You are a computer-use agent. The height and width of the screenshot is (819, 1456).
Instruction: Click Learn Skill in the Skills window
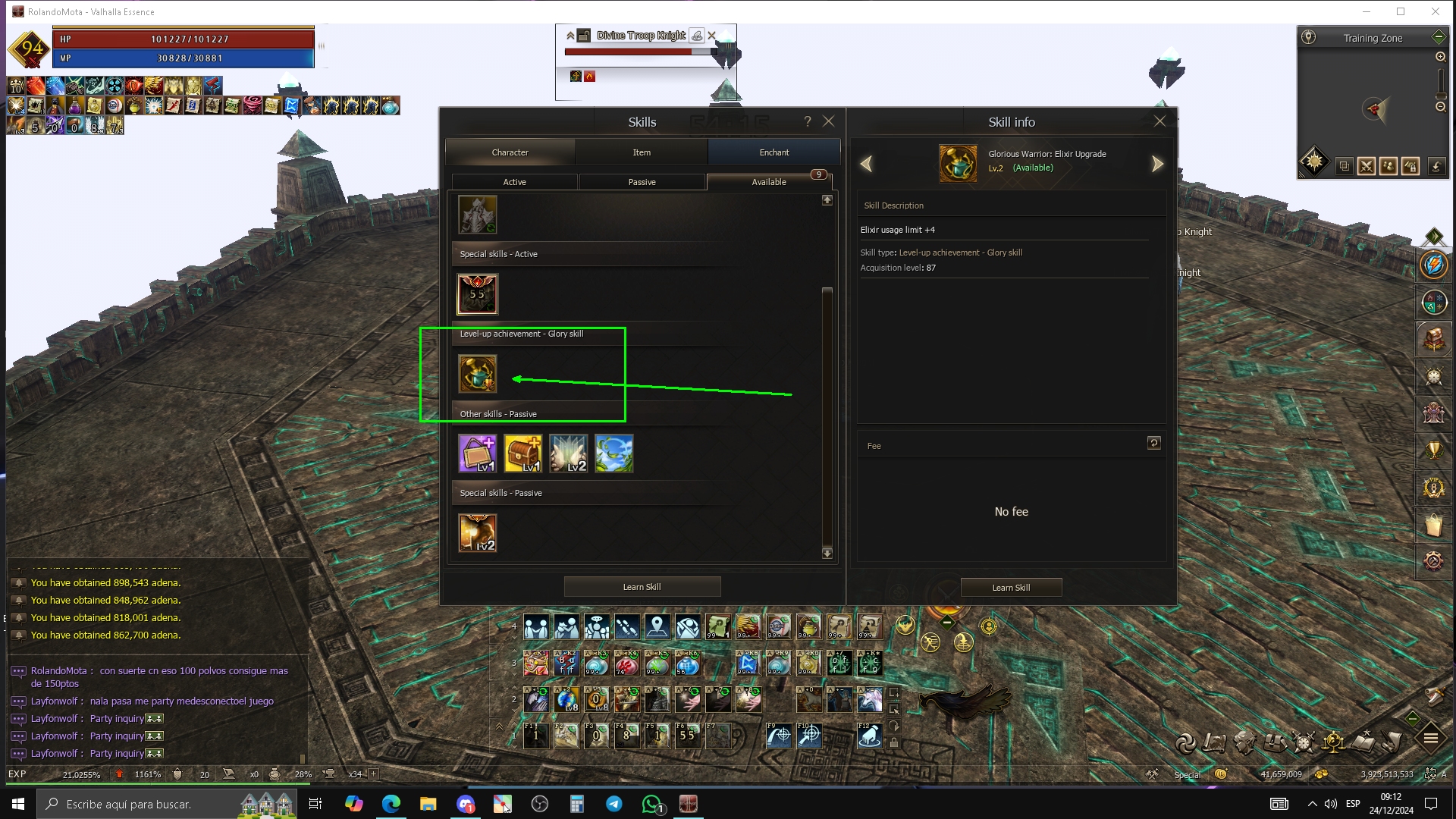click(642, 587)
